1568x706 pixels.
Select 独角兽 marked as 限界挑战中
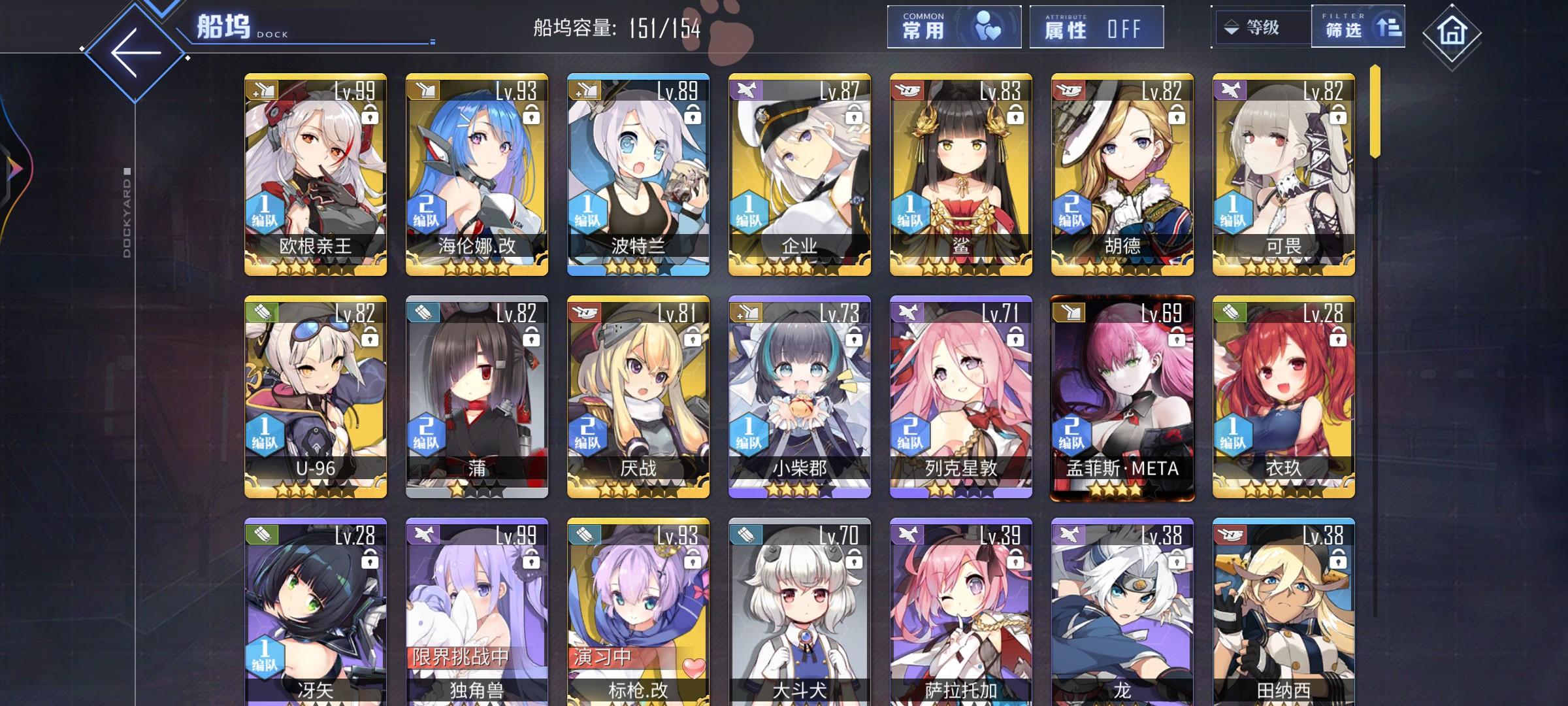[x=476, y=614]
